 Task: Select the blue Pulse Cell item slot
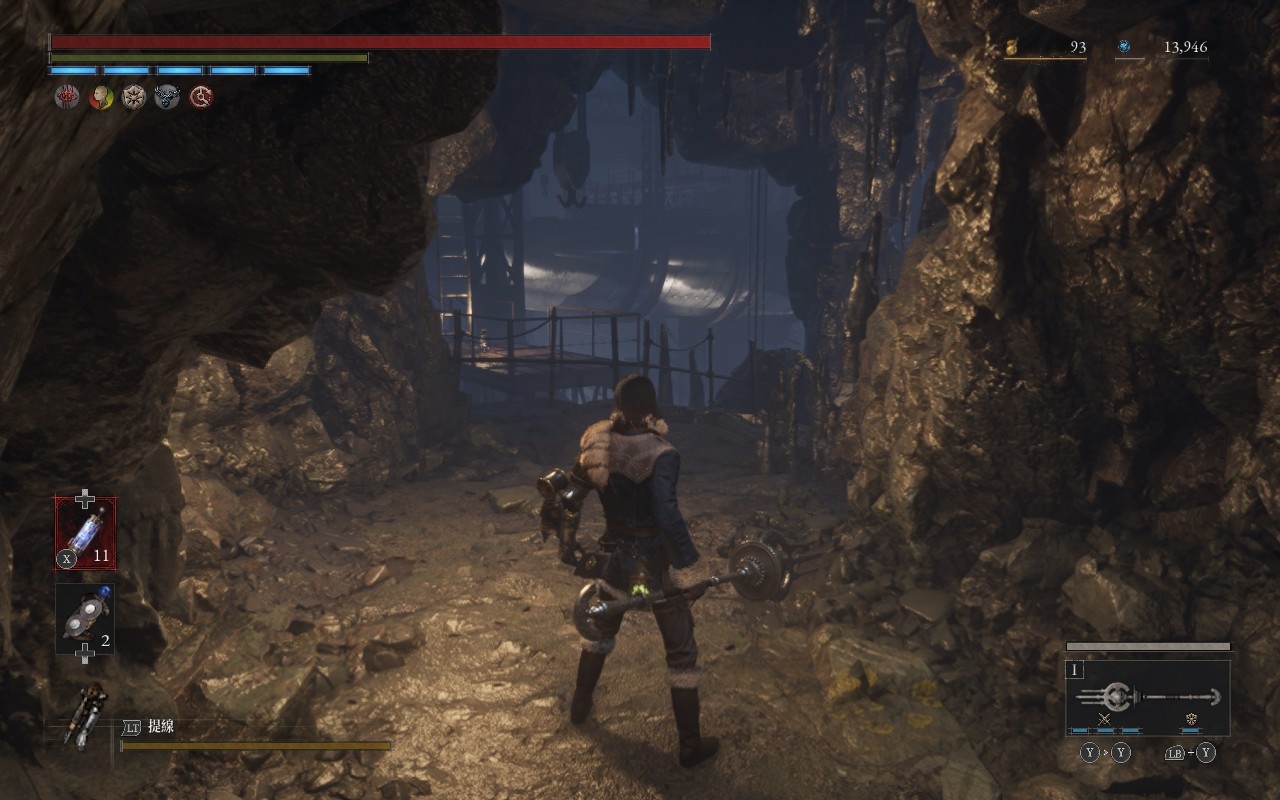pos(85,533)
